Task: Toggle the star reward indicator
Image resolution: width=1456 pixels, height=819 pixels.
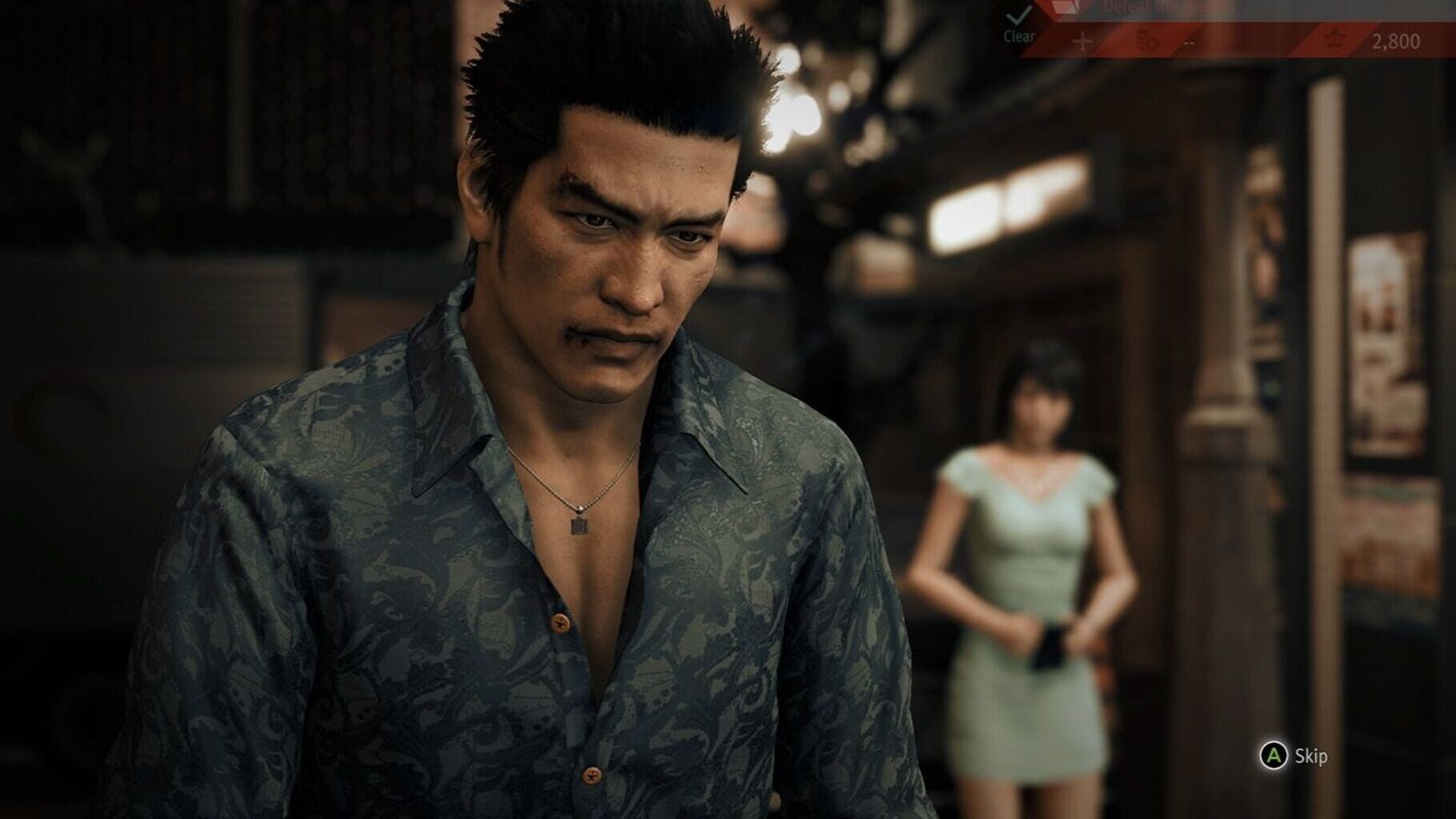Action: (x=1334, y=40)
